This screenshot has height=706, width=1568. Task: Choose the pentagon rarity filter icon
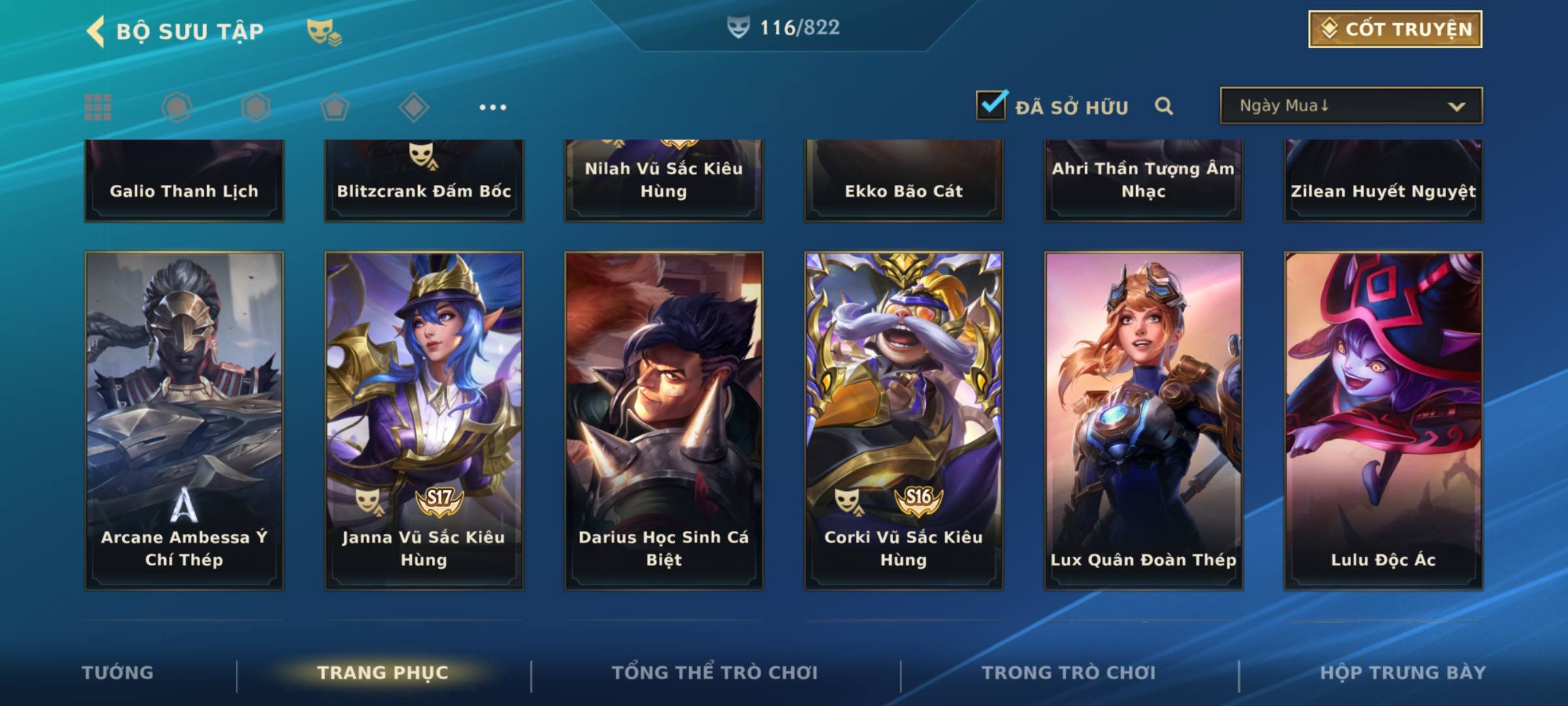tap(335, 107)
